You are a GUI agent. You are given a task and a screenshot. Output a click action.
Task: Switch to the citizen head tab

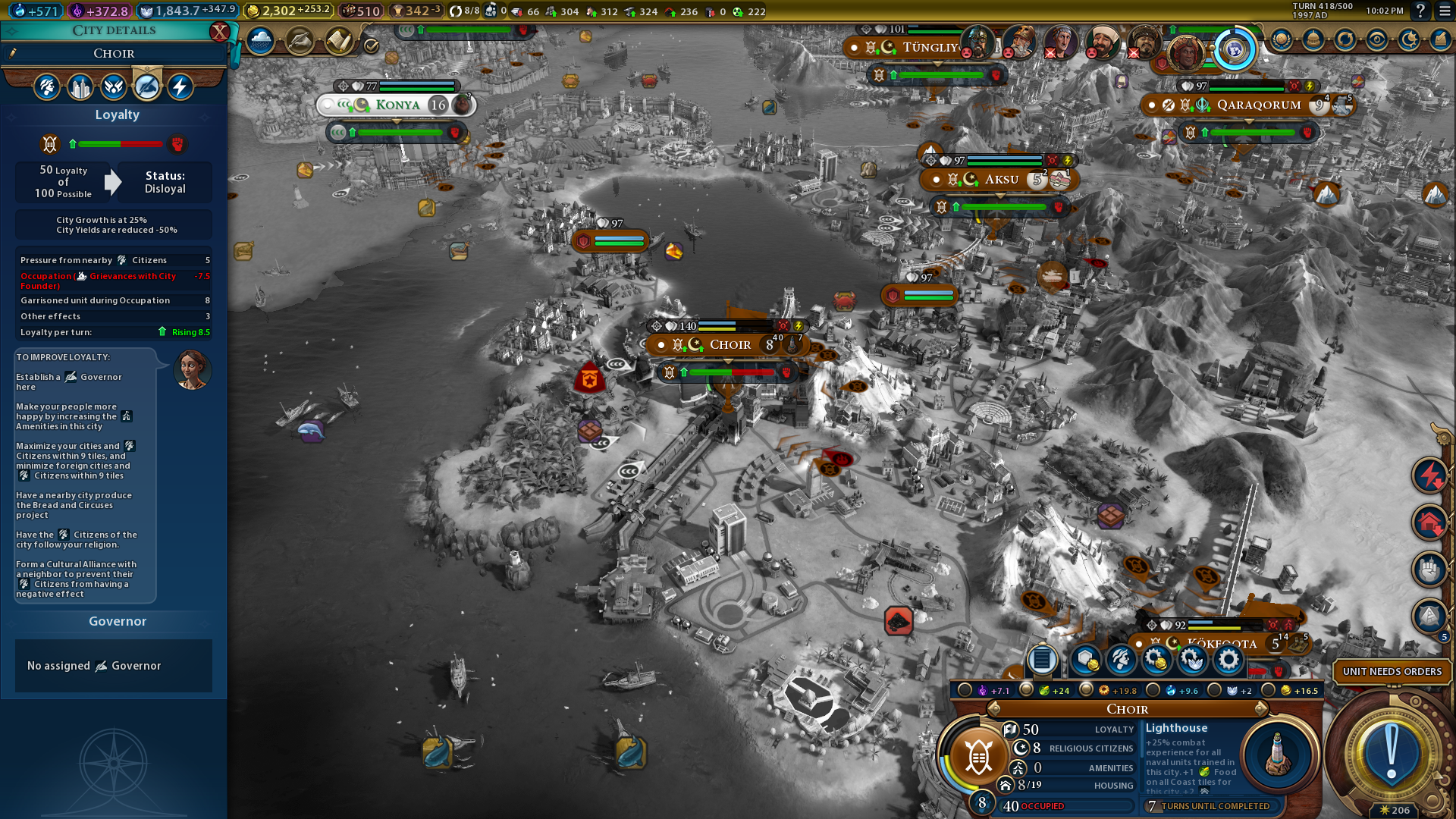(x=47, y=87)
